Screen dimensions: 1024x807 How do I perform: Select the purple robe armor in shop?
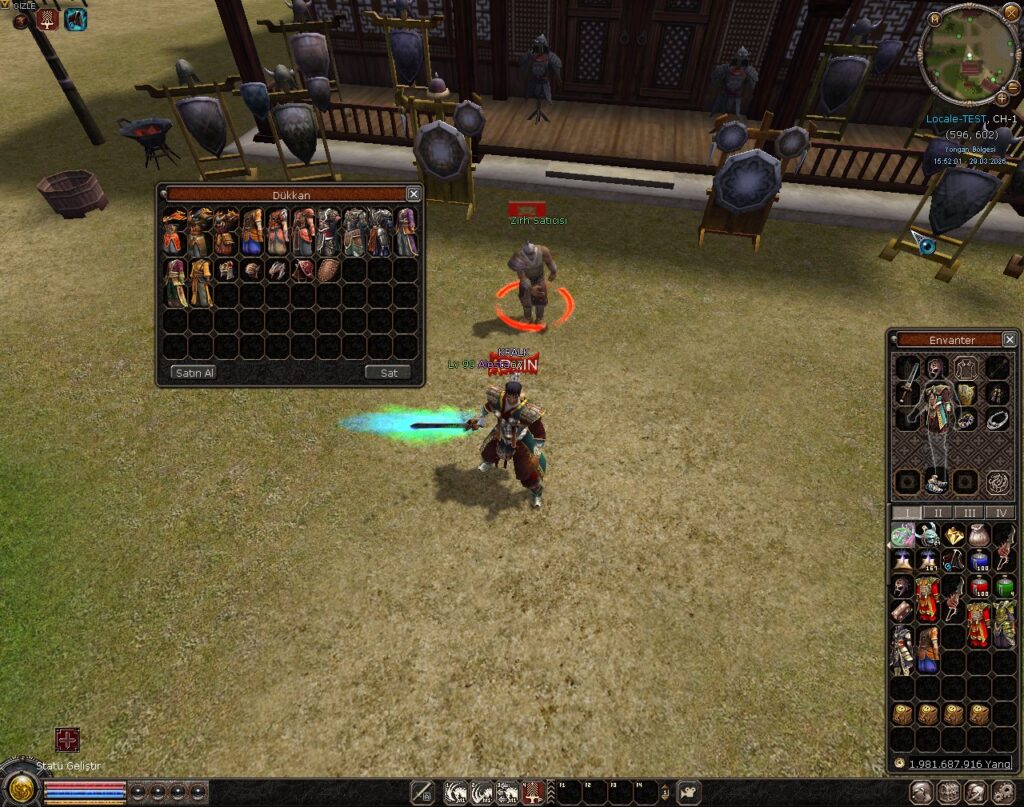(405, 233)
